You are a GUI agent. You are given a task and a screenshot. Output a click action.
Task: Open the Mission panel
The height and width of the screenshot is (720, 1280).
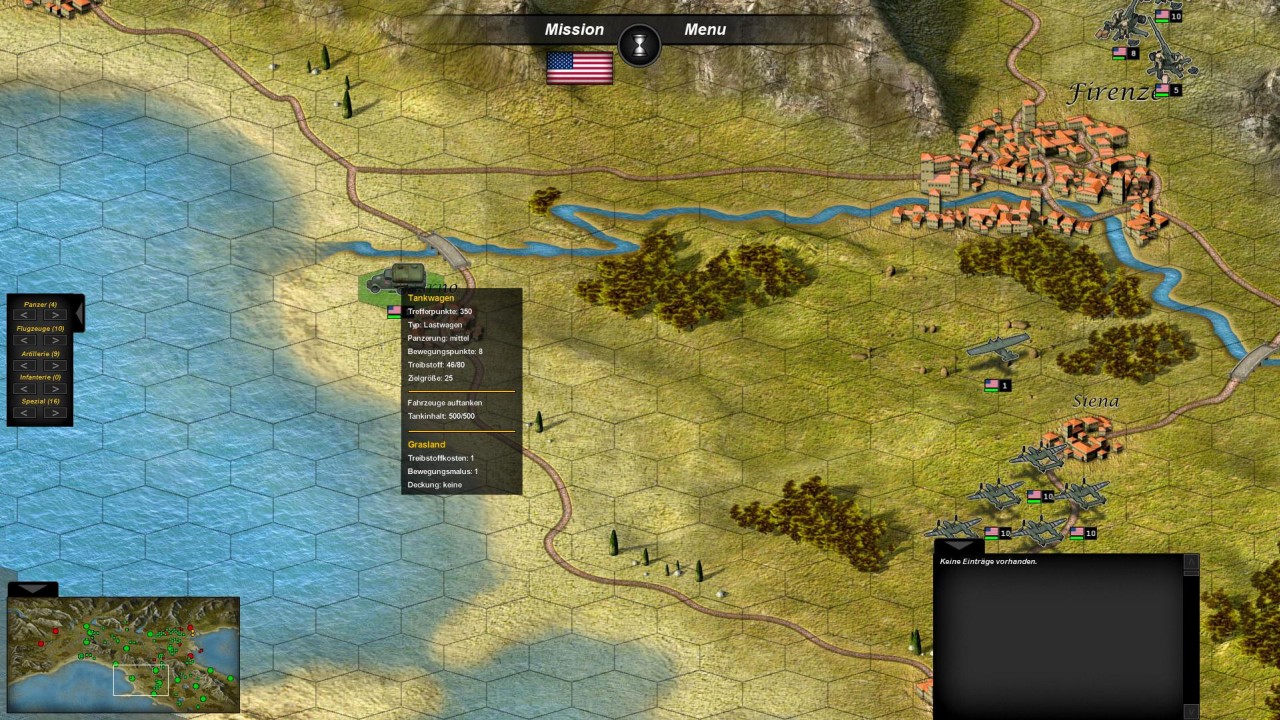574,30
